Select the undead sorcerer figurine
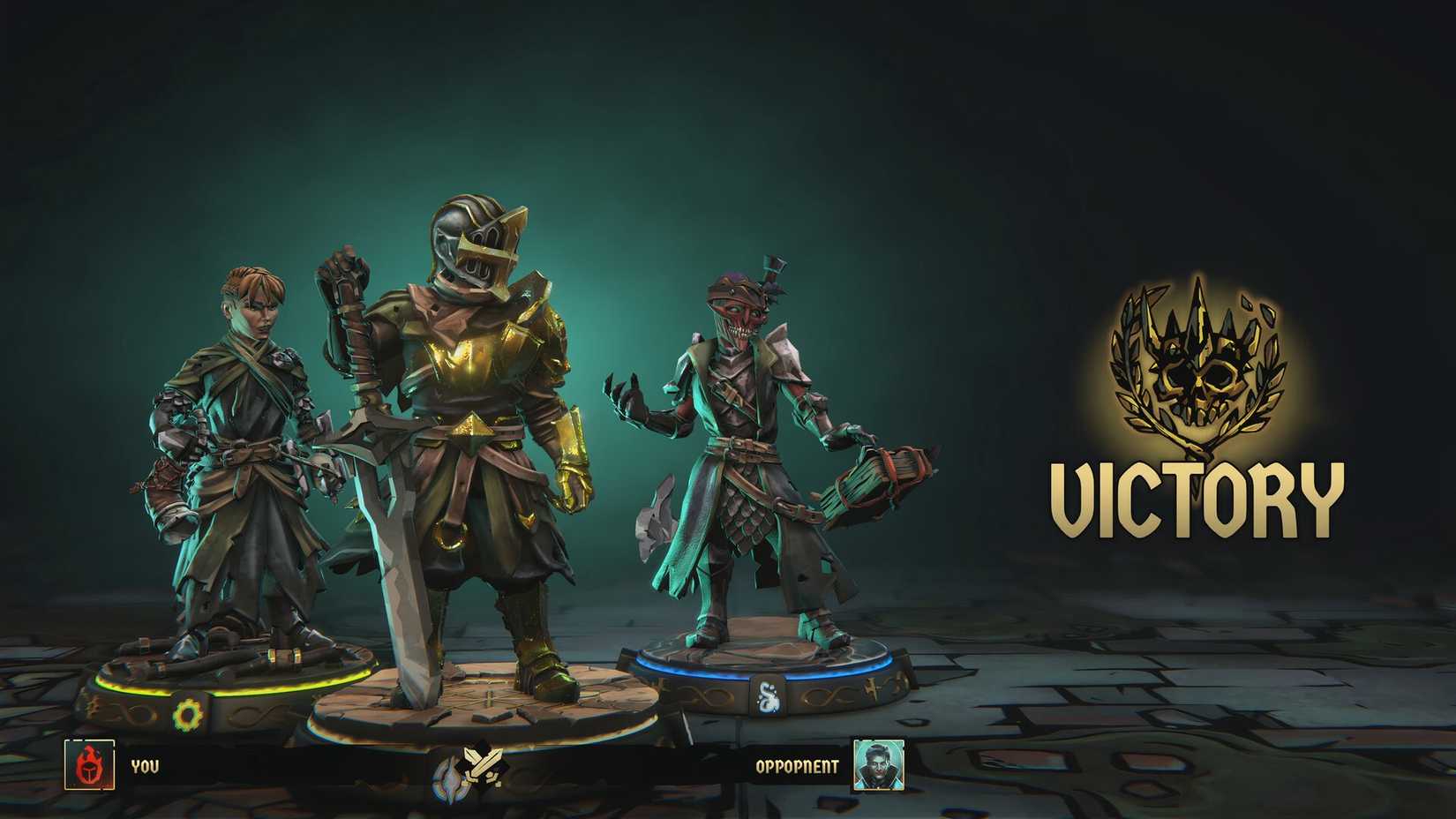The width and height of the screenshot is (1456, 819). coord(750,441)
